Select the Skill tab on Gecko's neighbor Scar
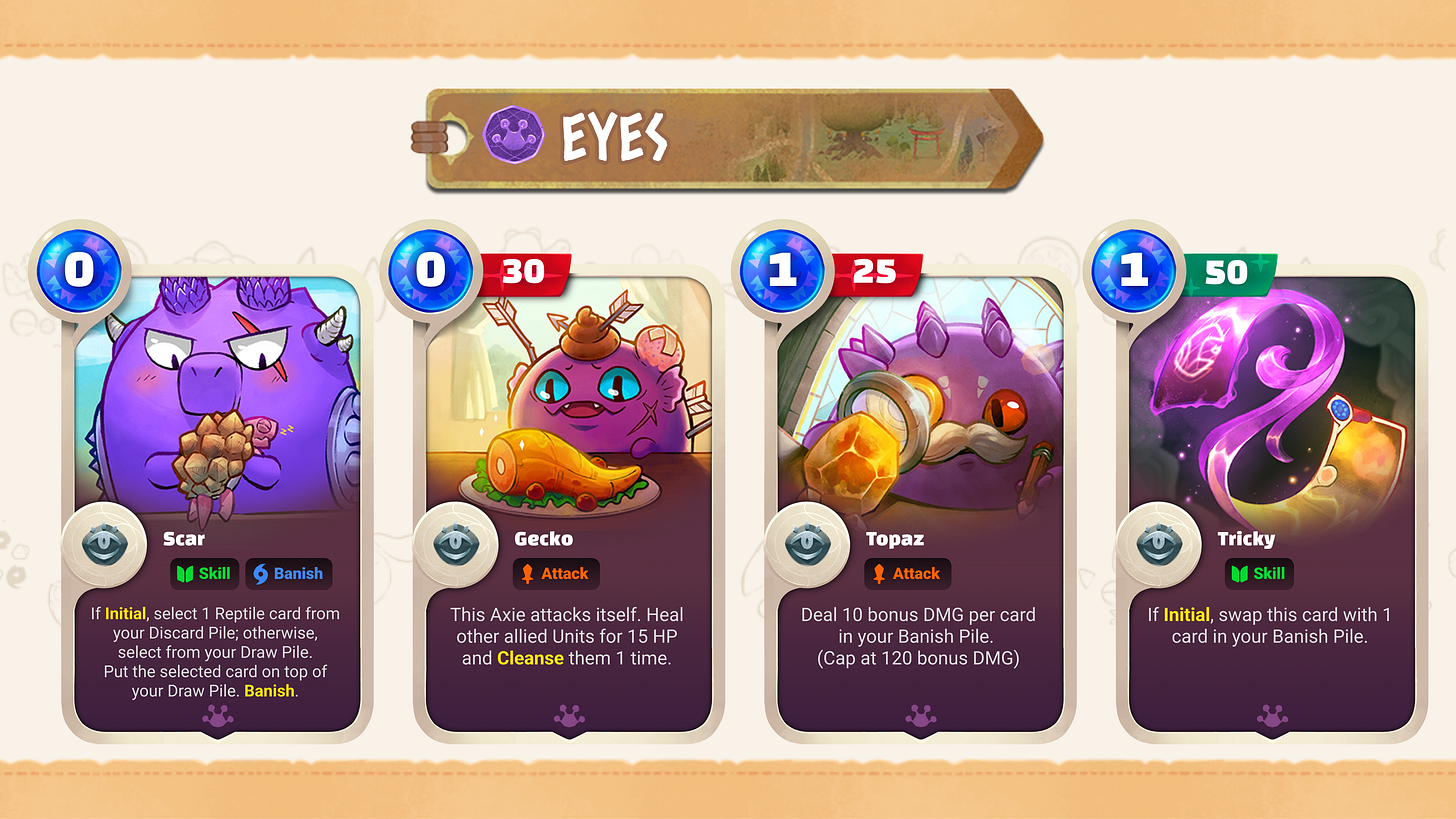Viewport: 1456px width, 819px height. pyautogui.click(x=205, y=573)
